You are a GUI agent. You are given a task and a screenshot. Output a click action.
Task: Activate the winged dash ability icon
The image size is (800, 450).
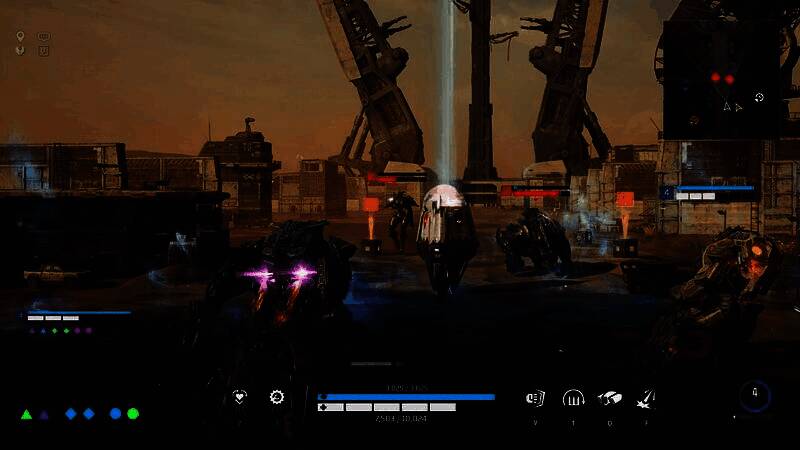click(609, 398)
